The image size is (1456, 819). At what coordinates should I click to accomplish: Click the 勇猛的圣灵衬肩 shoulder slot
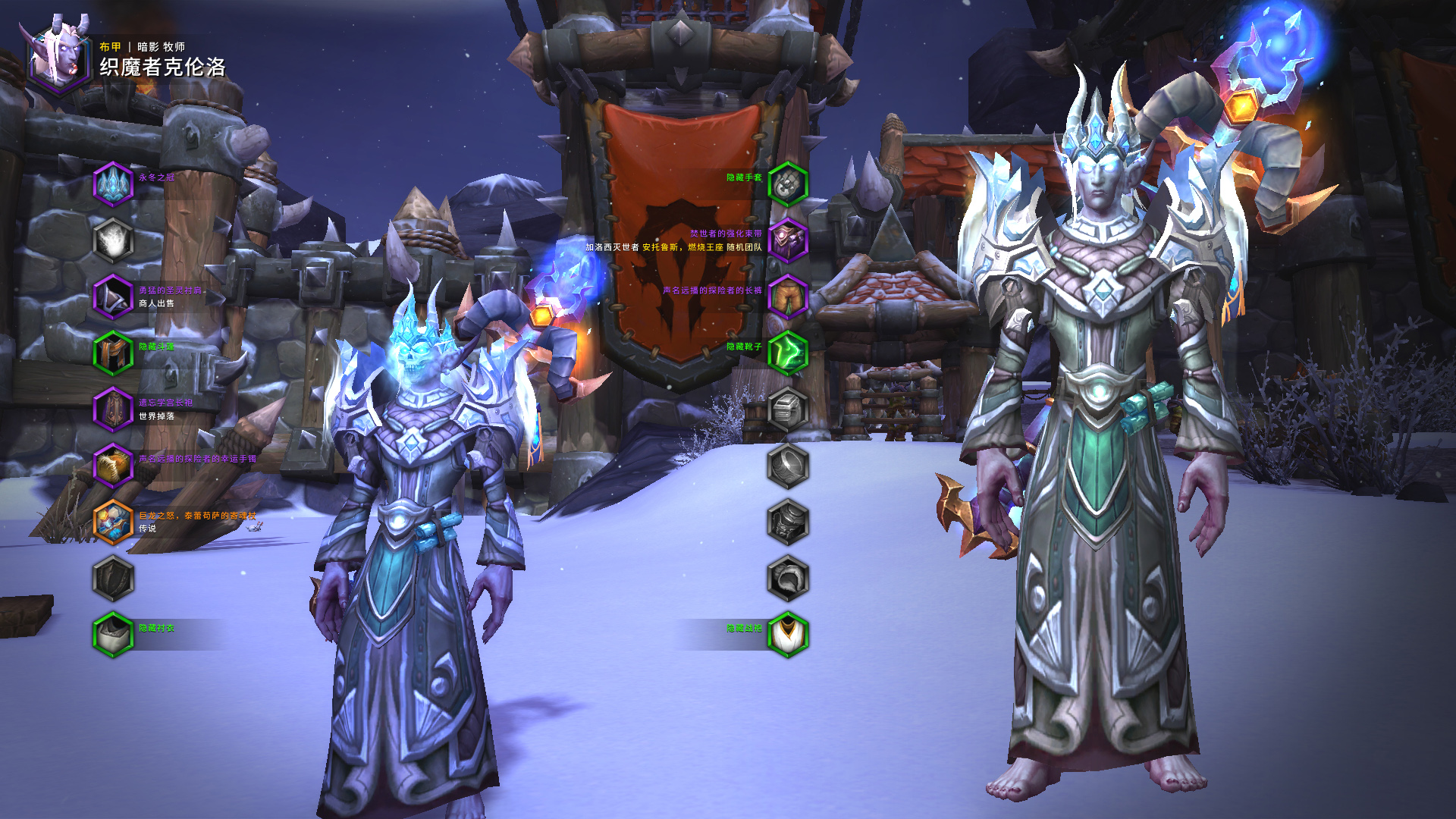[x=113, y=297]
